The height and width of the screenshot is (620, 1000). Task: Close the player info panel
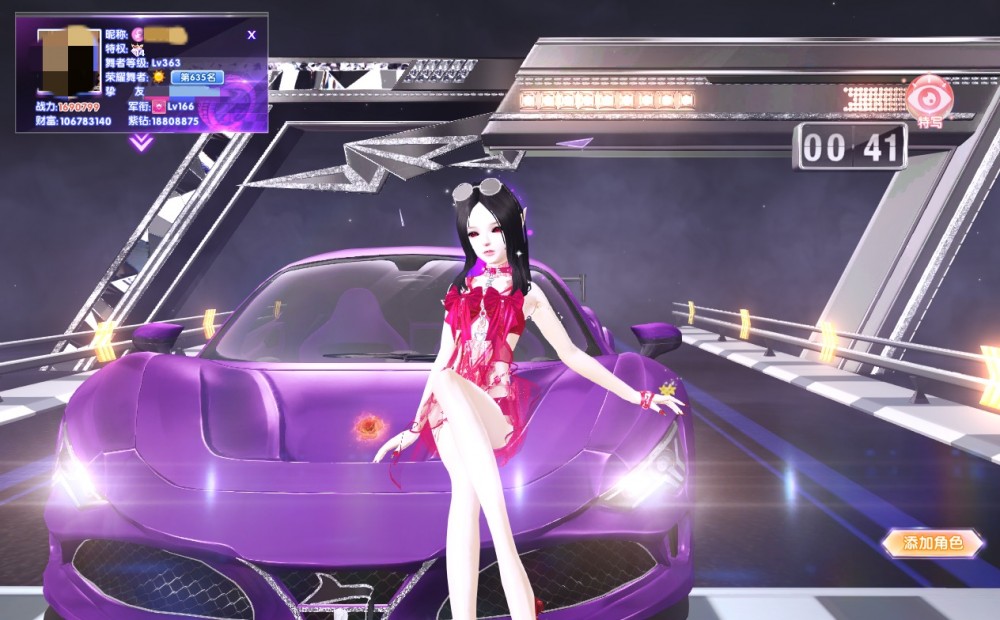click(251, 35)
